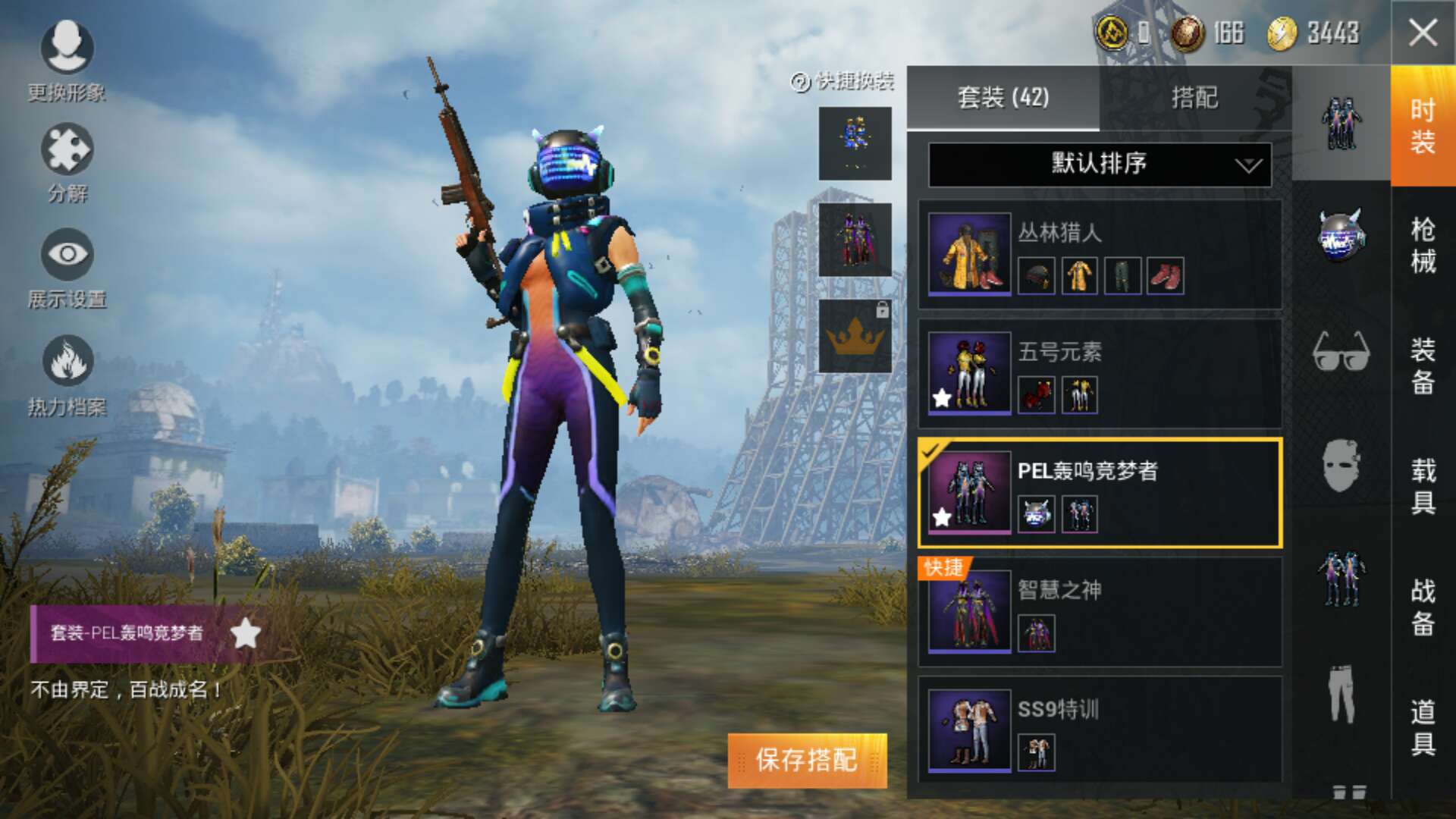Open 更换形象 change appearance

pyautogui.click(x=67, y=61)
